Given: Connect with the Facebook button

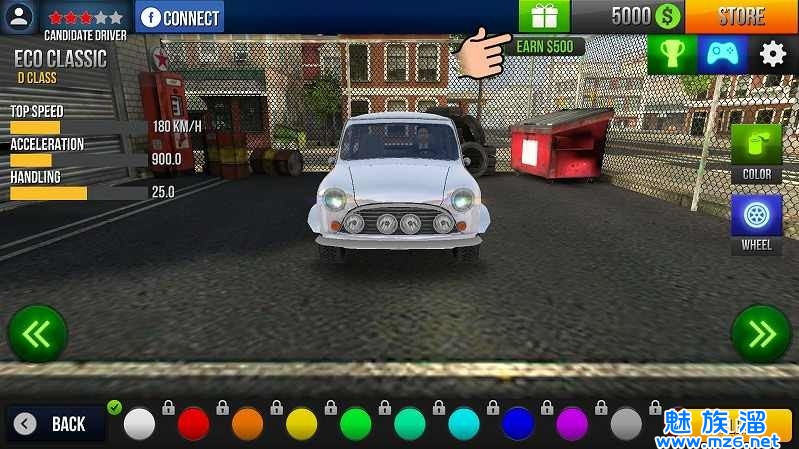Looking at the screenshot, I should (180, 17).
